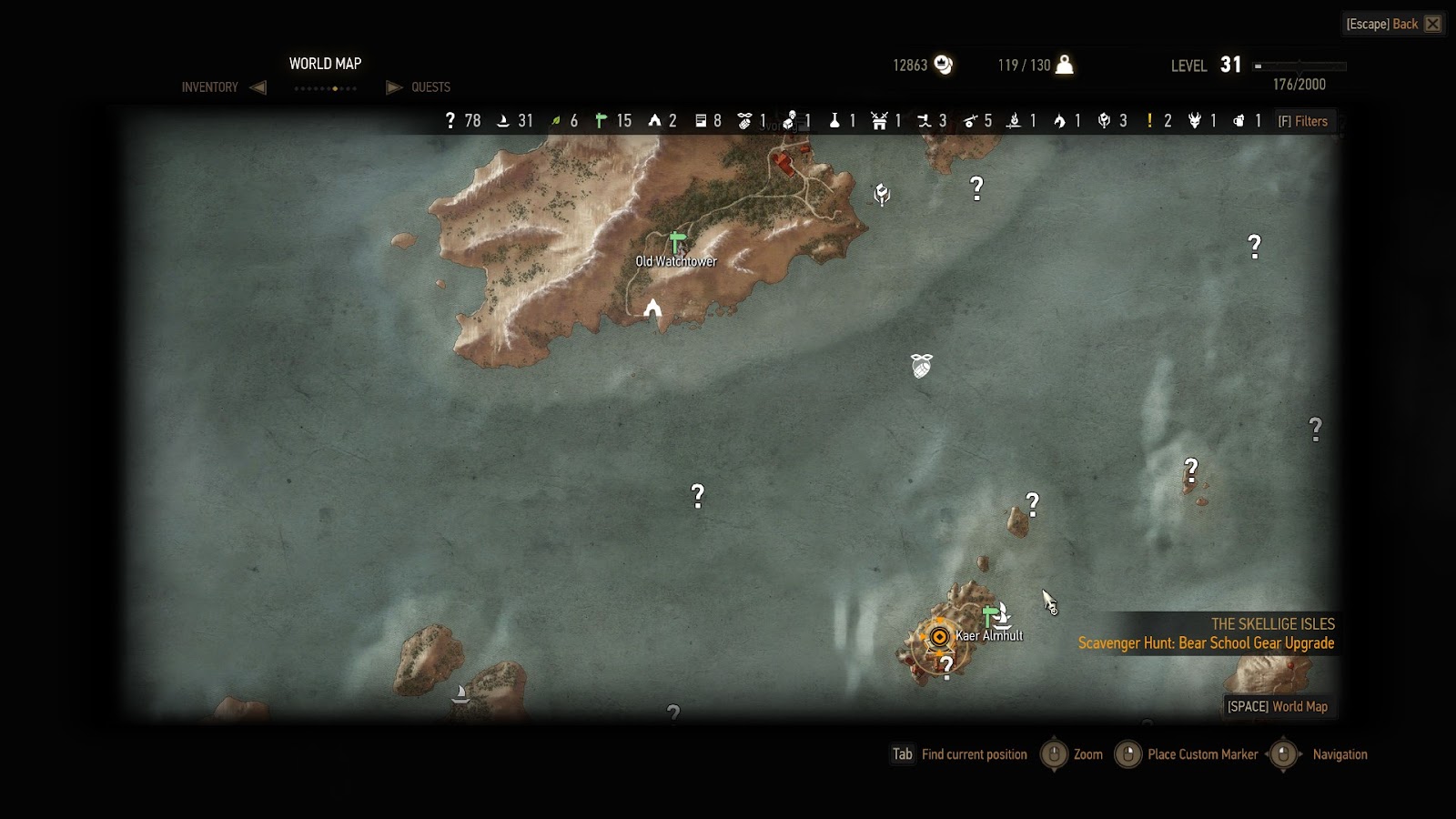
Task: Close the world map with Back button
Action: point(1393,24)
